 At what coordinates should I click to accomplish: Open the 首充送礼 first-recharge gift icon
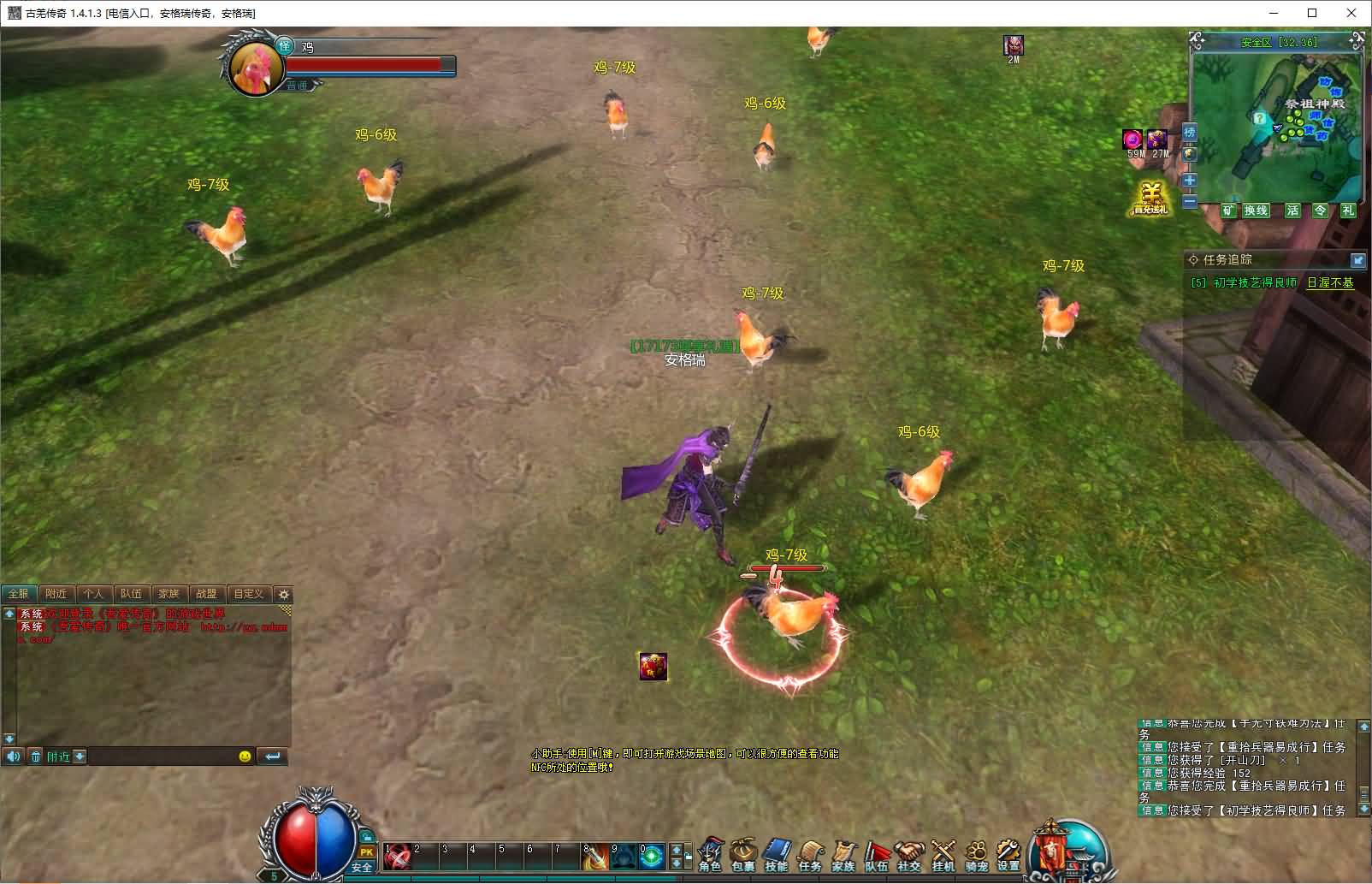1150,199
